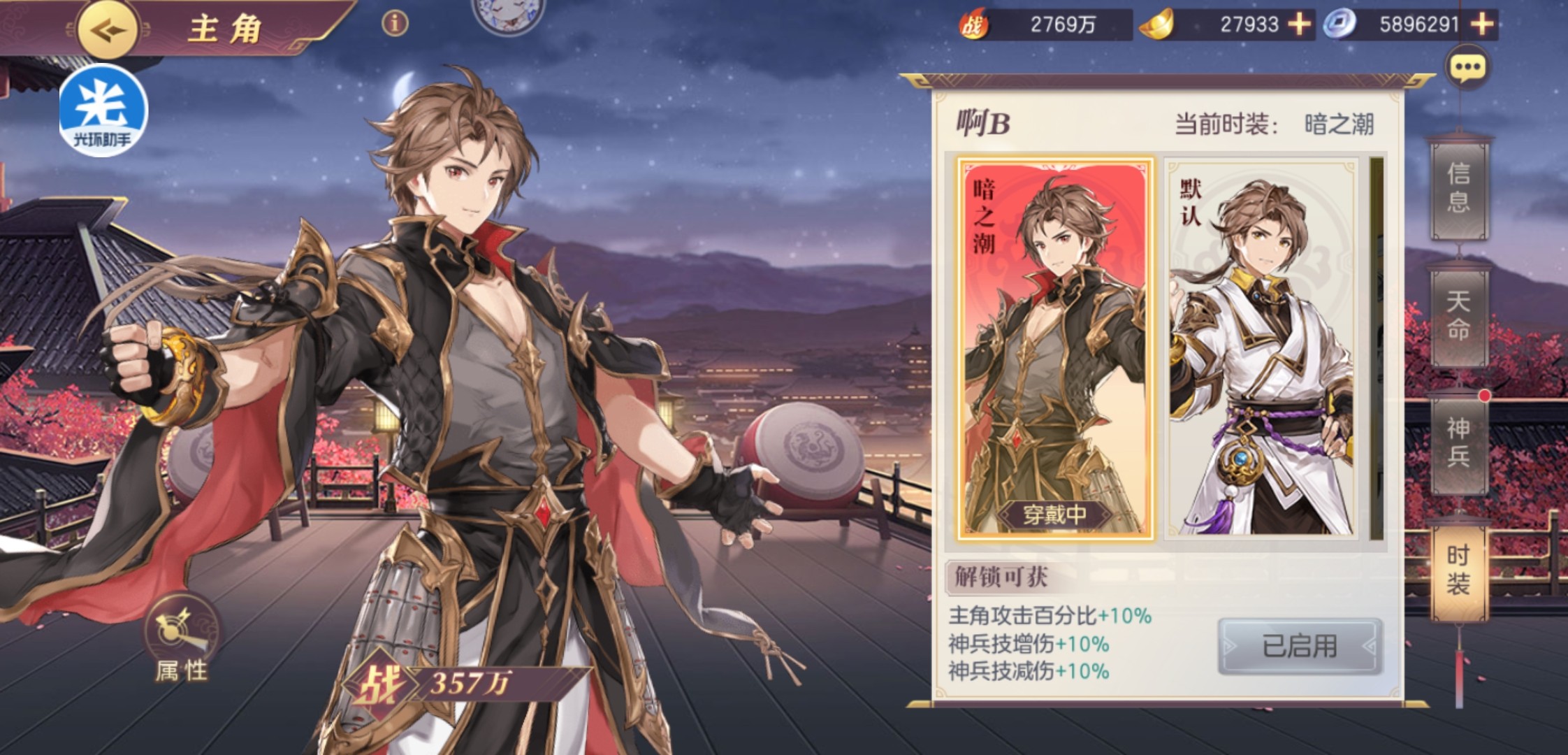This screenshot has width=1568, height=755.
Task: Open the info icon next to 主角
Action: (395, 24)
